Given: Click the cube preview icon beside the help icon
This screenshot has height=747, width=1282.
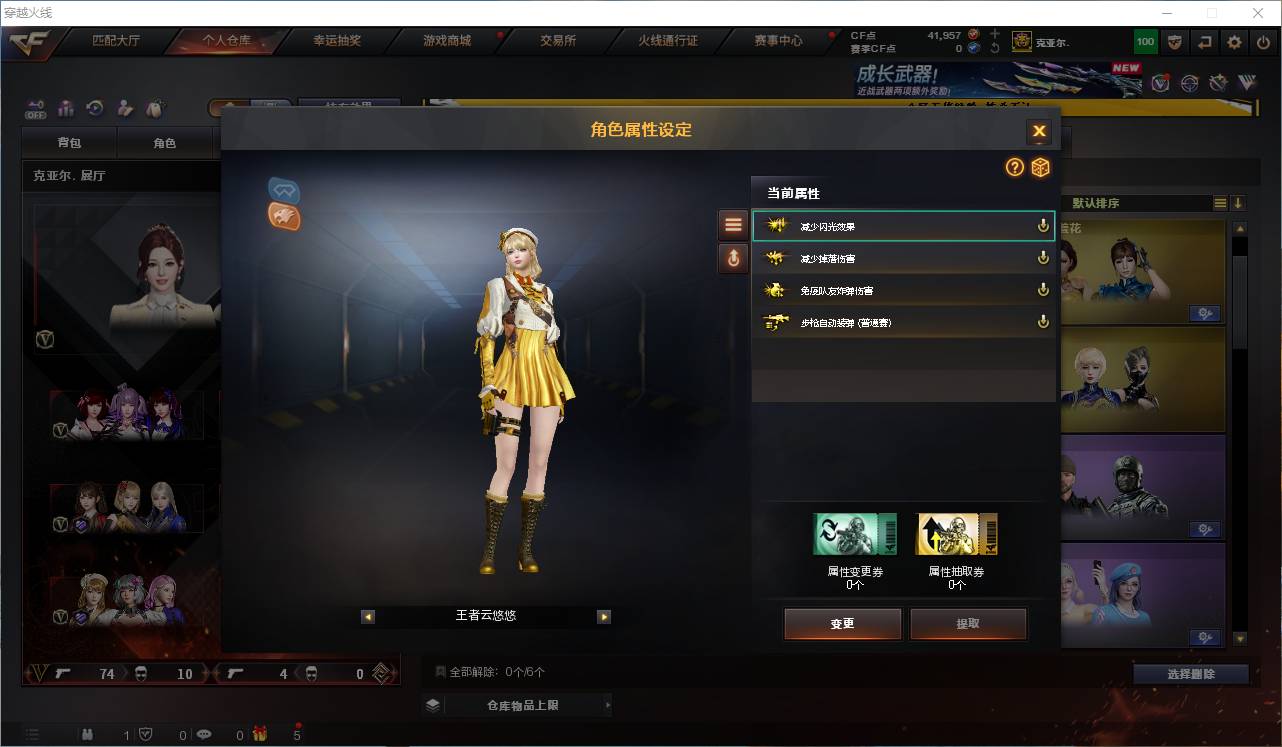Looking at the screenshot, I should click(1041, 168).
